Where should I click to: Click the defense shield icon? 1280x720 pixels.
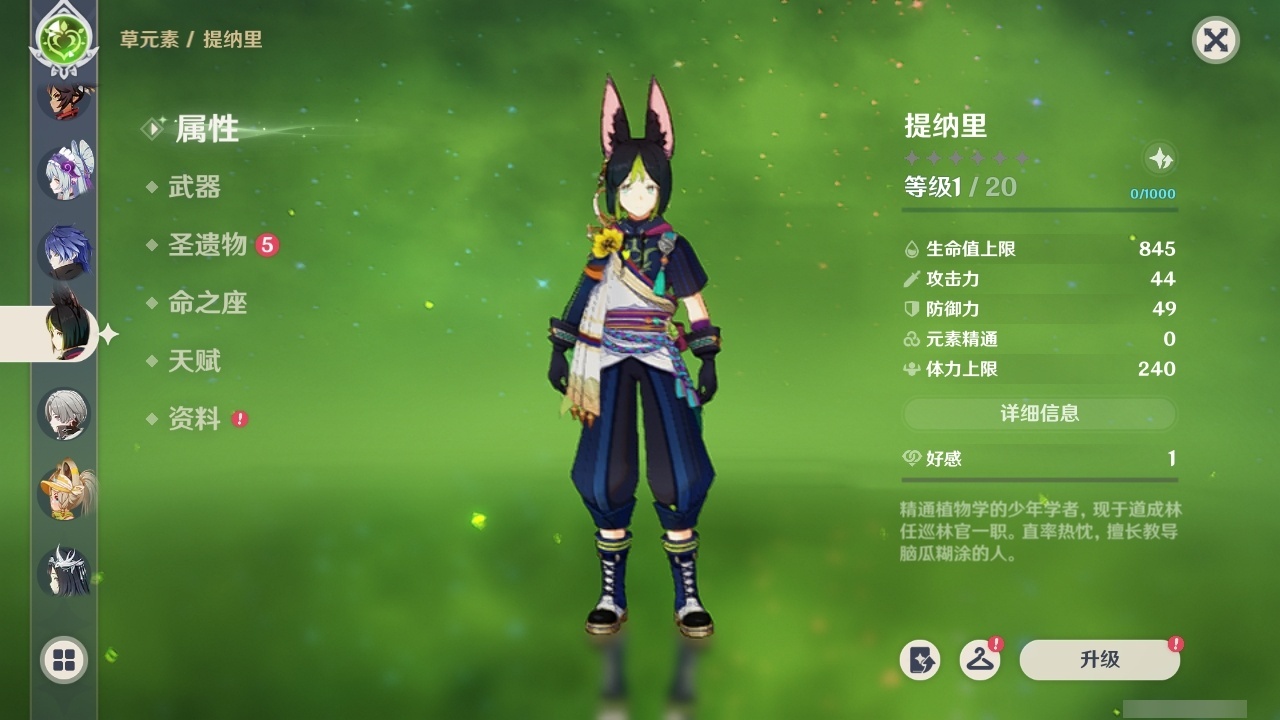tap(912, 309)
